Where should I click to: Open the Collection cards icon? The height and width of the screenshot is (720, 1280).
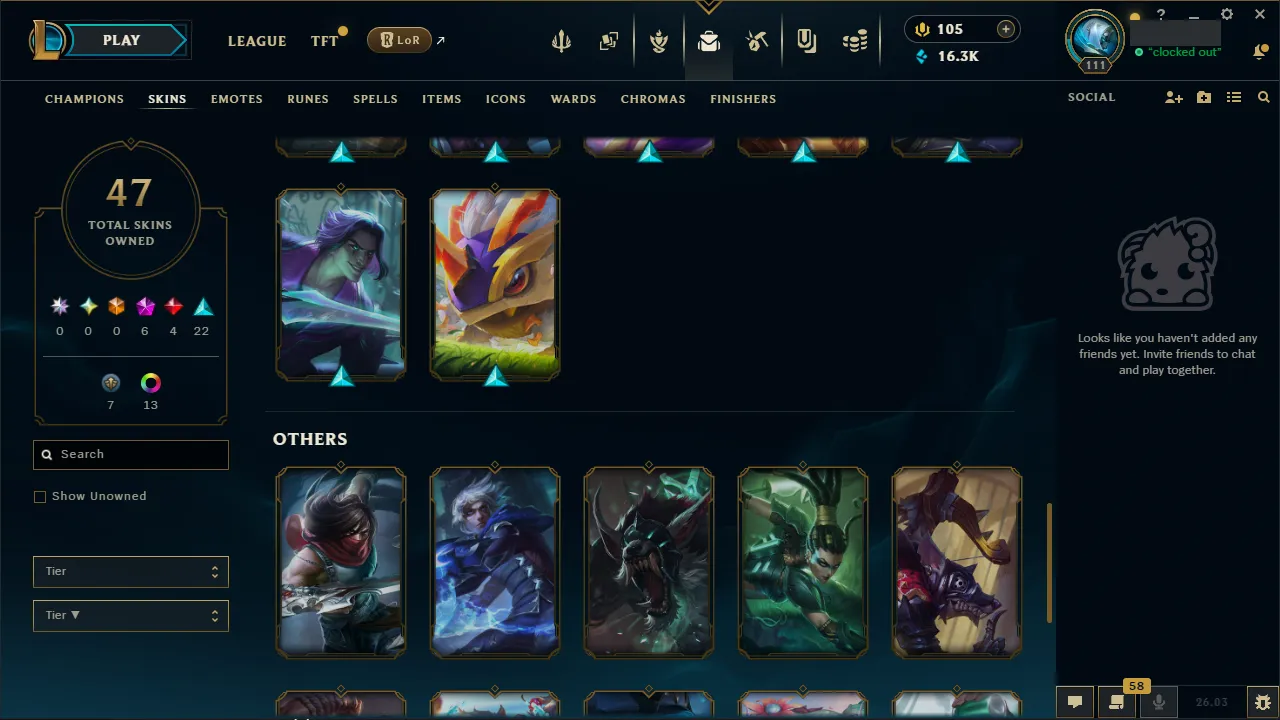[x=609, y=41]
